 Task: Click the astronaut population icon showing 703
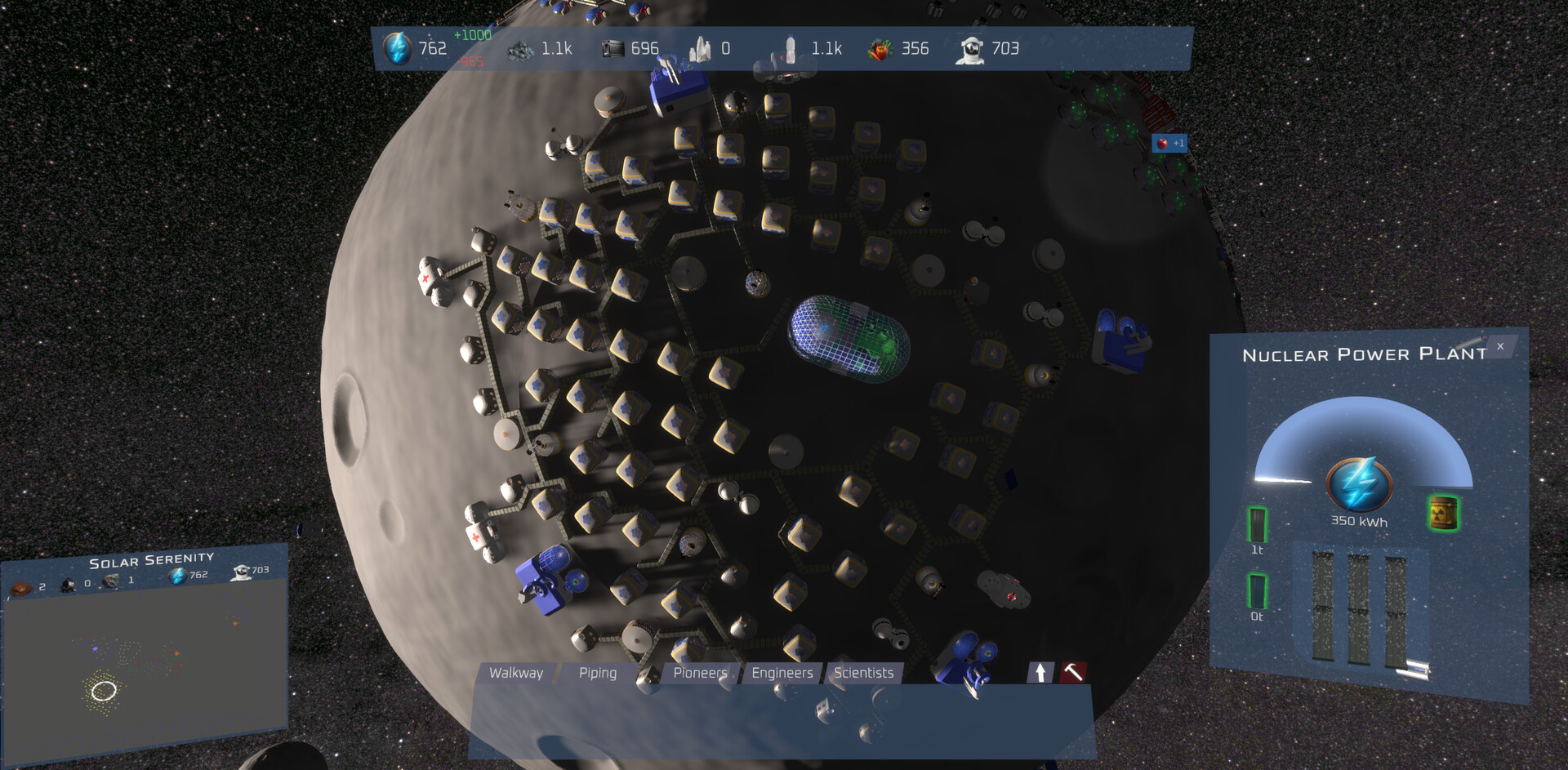(x=970, y=48)
